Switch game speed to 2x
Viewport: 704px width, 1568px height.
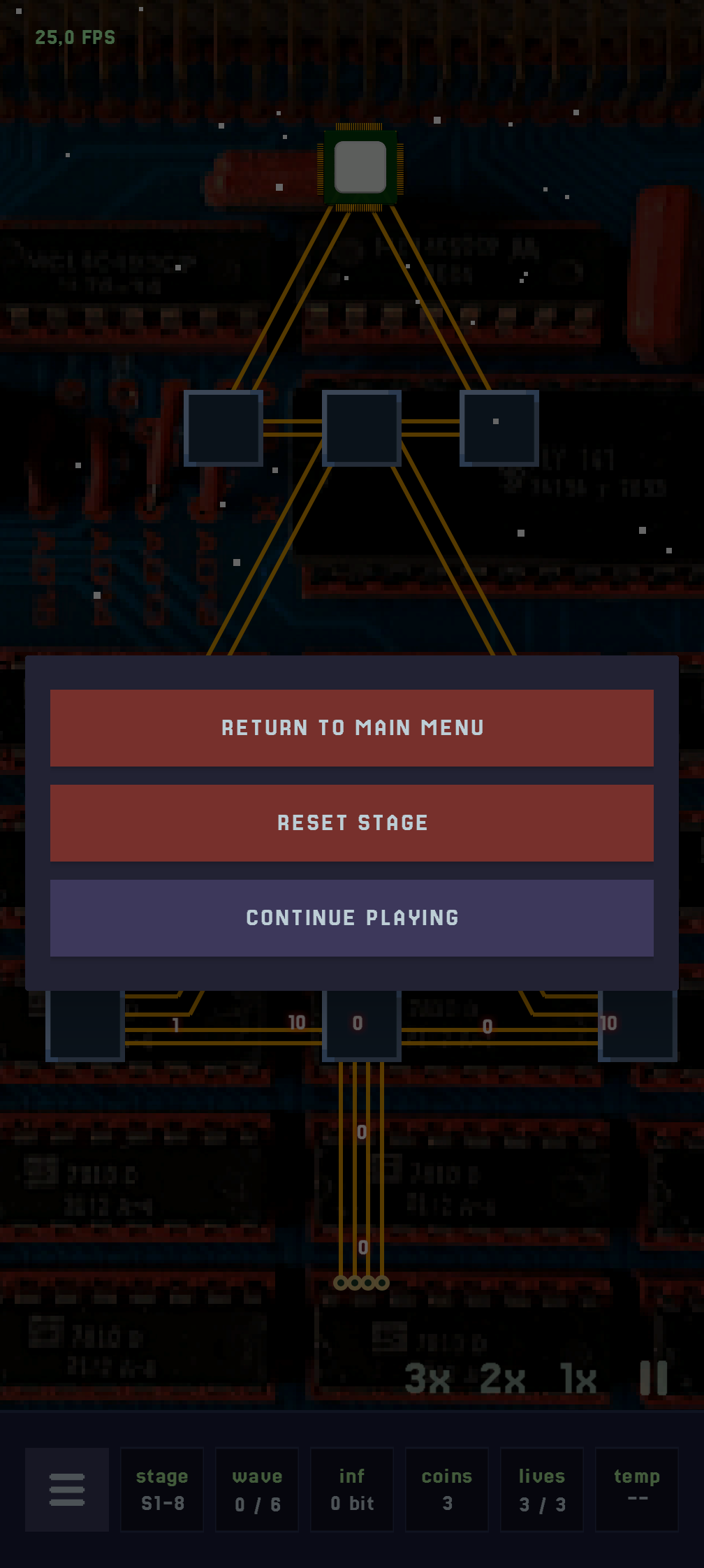pos(503,1378)
